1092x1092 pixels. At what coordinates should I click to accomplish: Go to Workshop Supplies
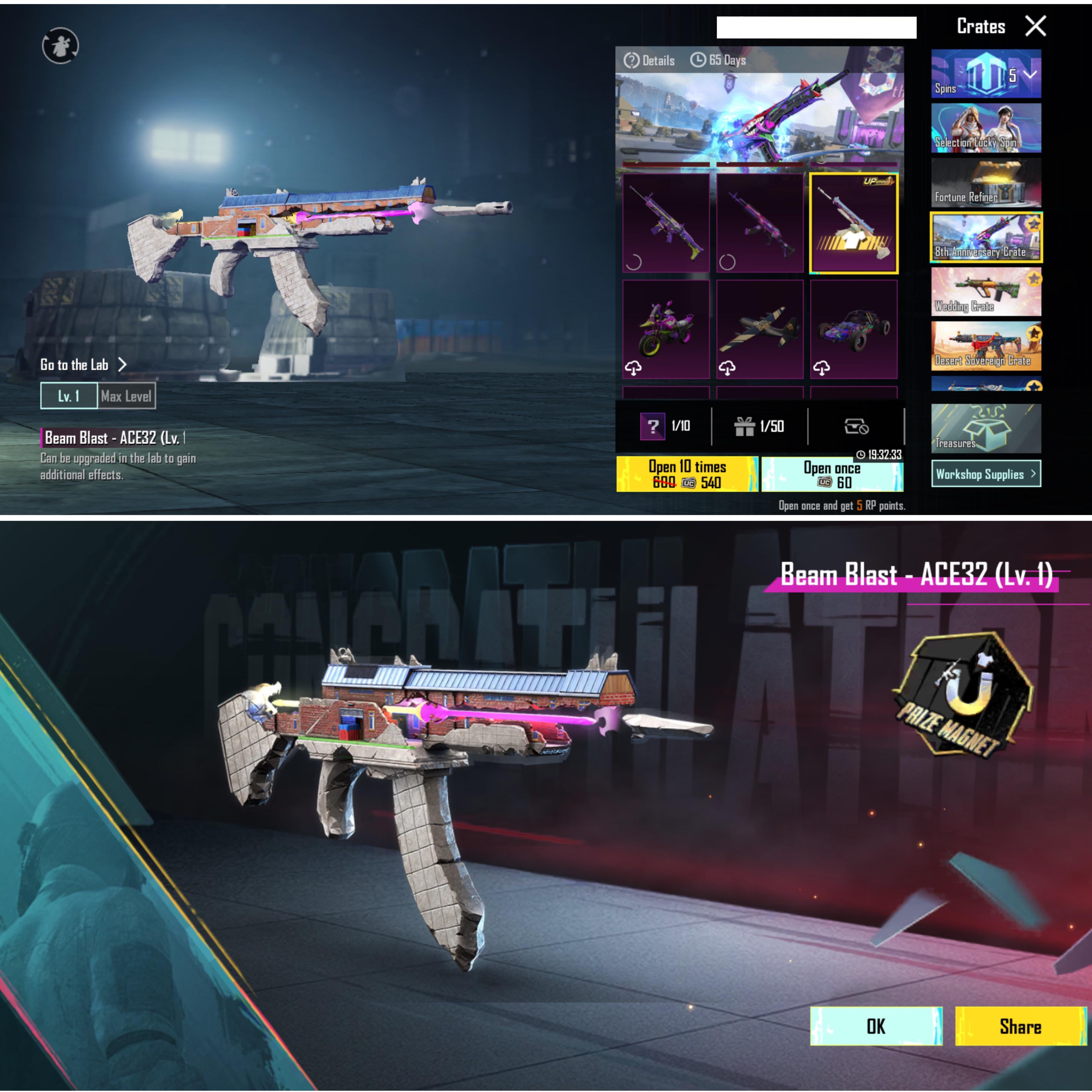986,474
